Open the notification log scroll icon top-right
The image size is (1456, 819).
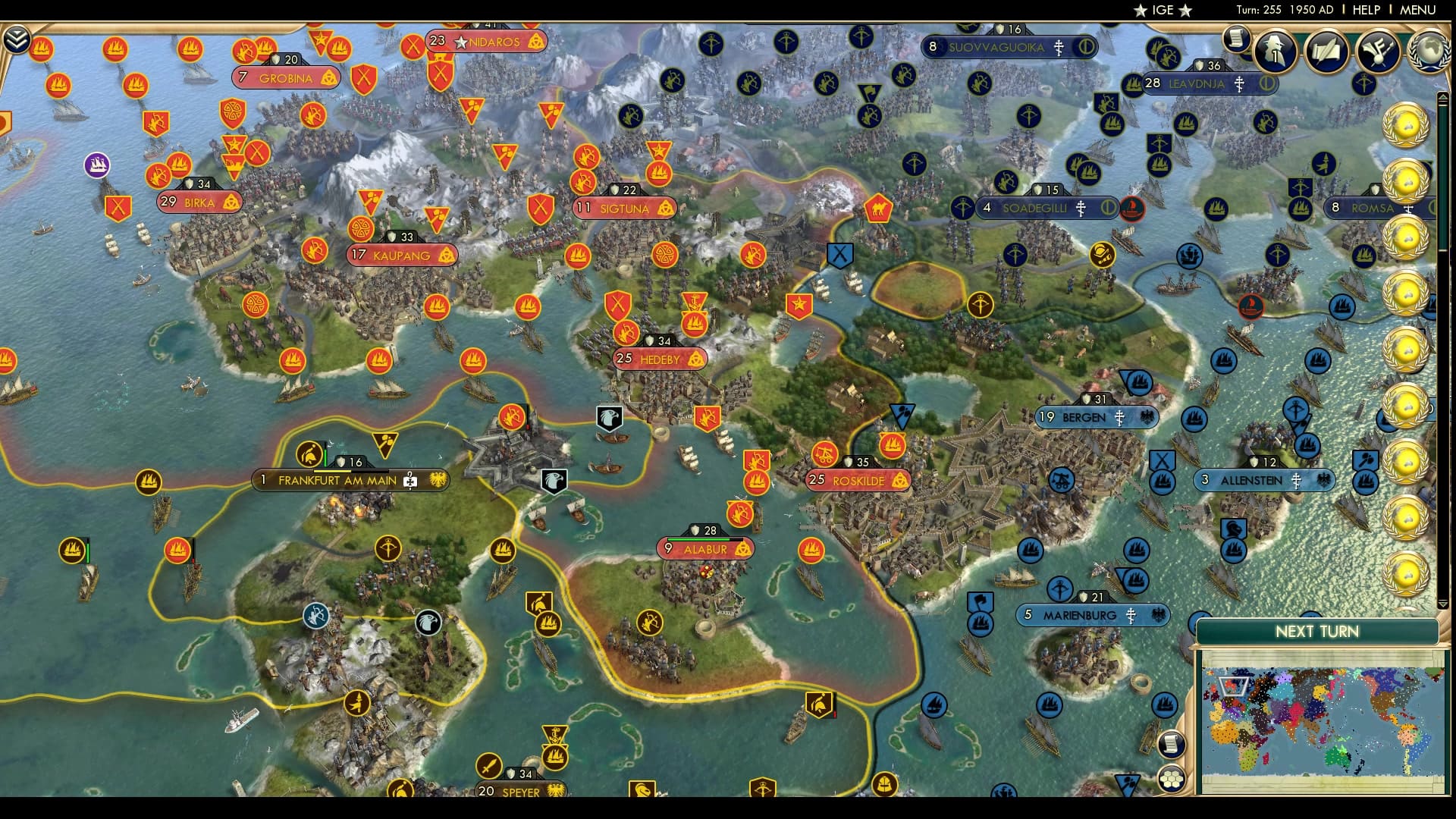(1235, 40)
